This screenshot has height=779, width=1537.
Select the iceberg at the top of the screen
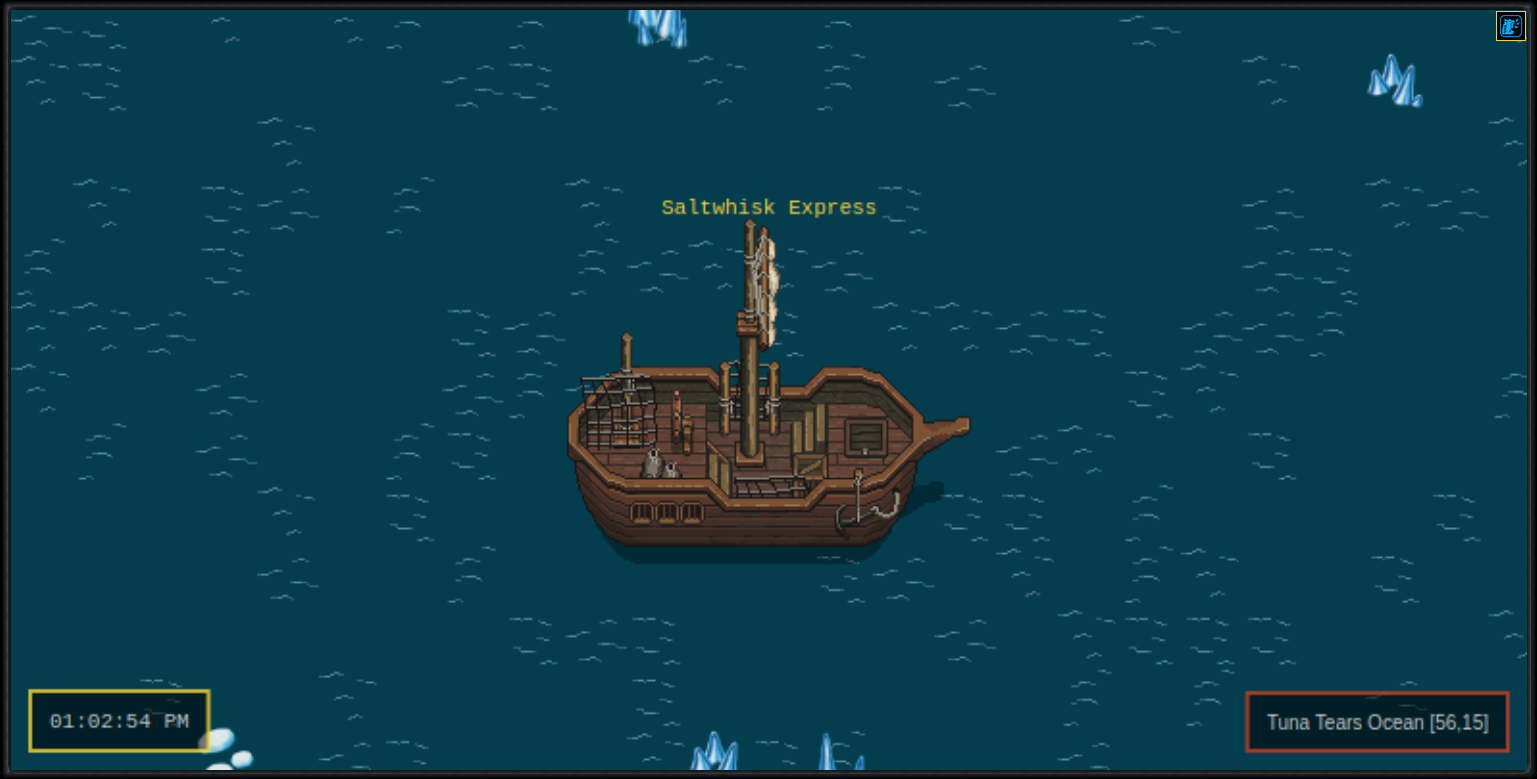(657, 25)
